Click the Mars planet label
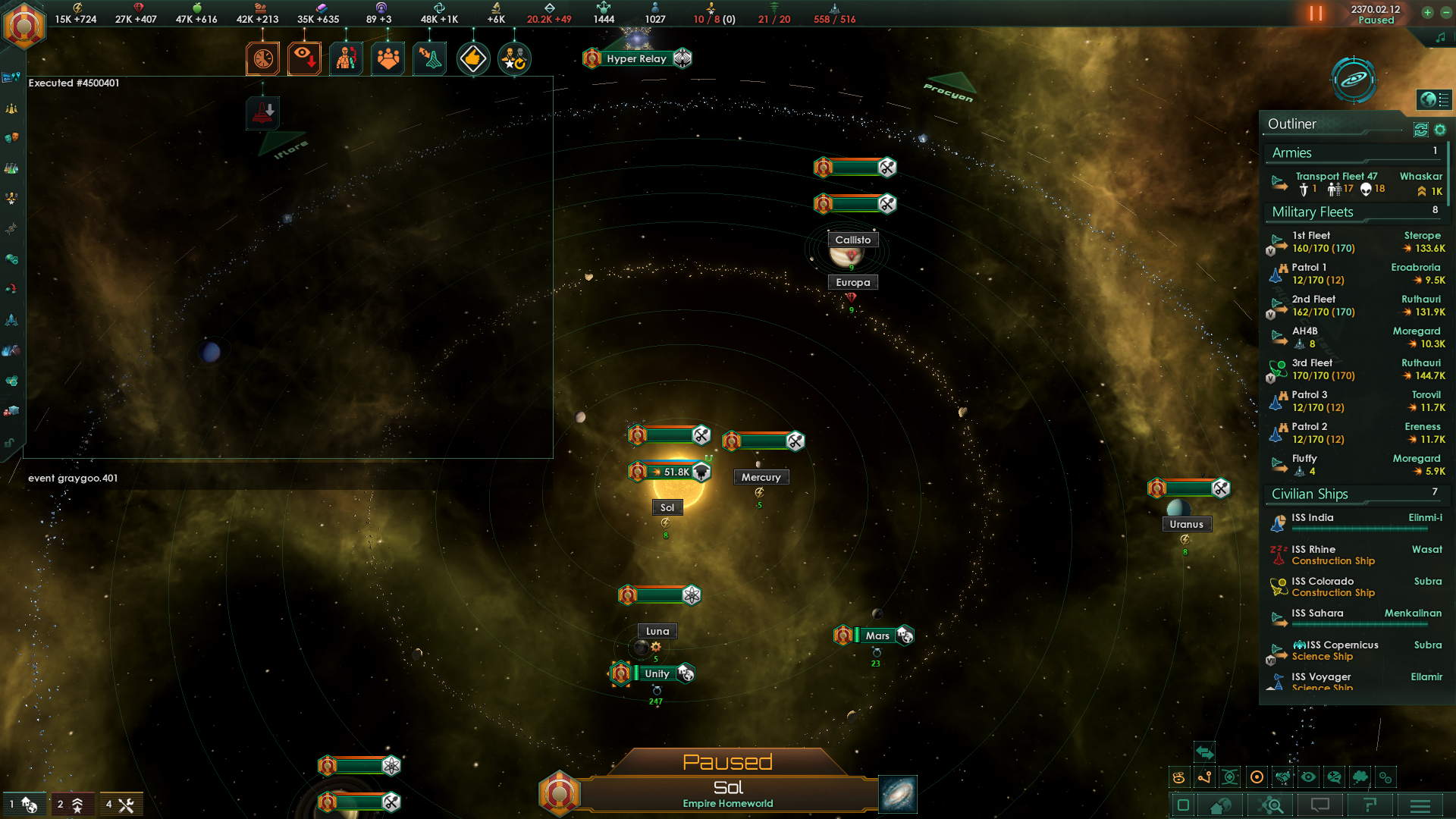Image resolution: width=1456 pixels, height=819 pixels. (877, 635)
